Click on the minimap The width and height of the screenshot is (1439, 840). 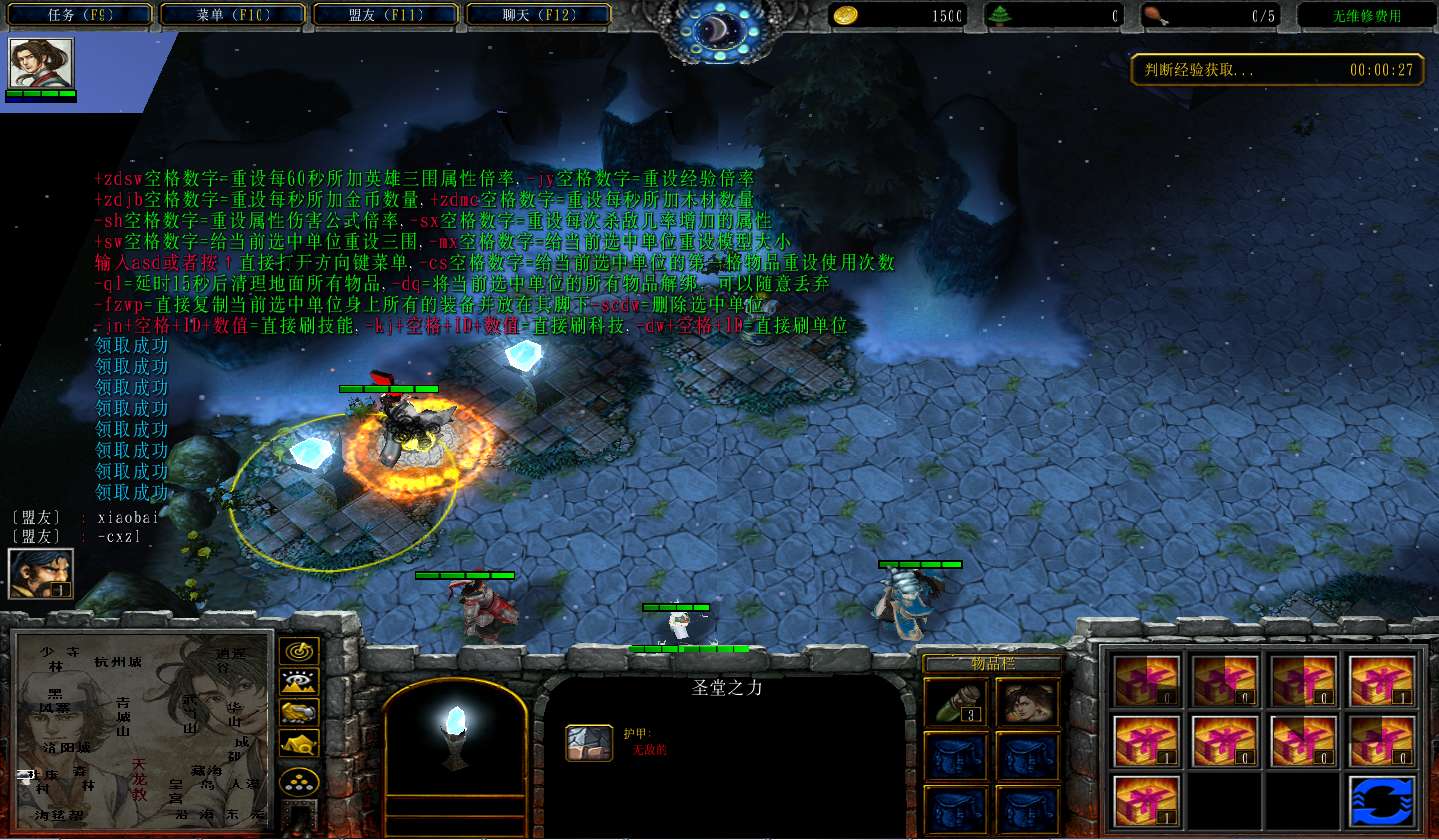(x=142, y=728)
